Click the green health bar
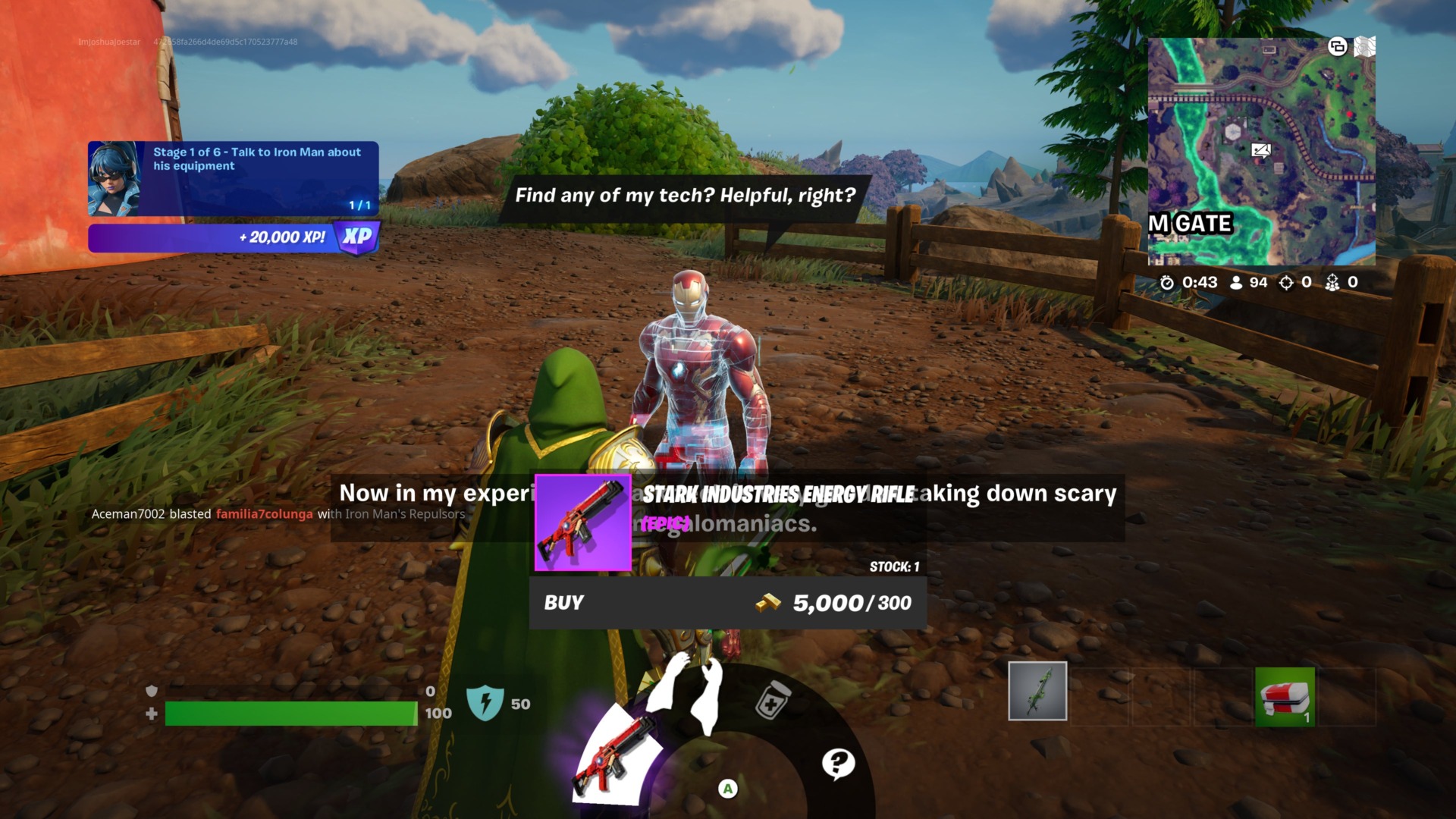 click(290, 713)
